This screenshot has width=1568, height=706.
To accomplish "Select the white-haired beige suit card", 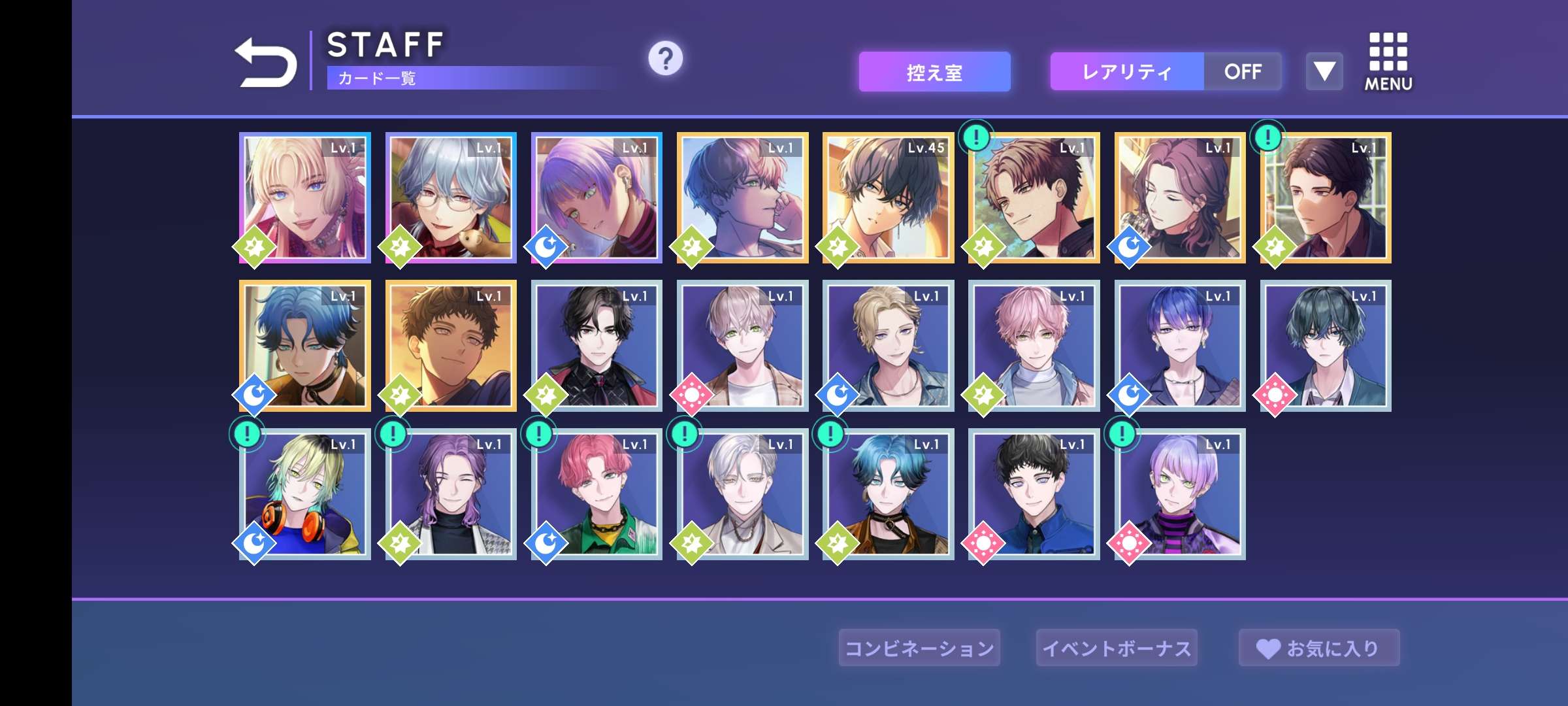I will click(x=742, y=494).
